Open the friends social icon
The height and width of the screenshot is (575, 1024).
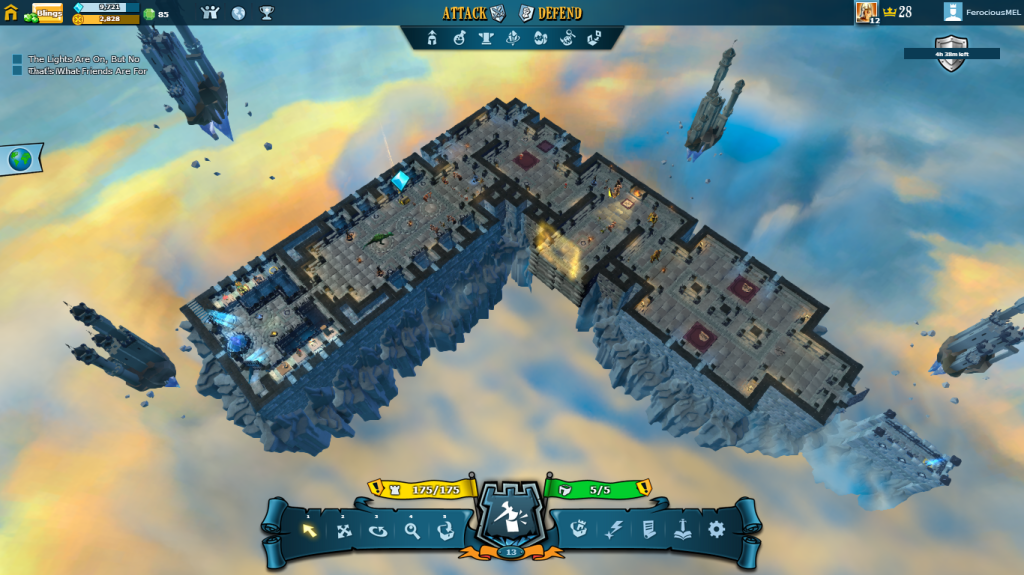(210, 13)
